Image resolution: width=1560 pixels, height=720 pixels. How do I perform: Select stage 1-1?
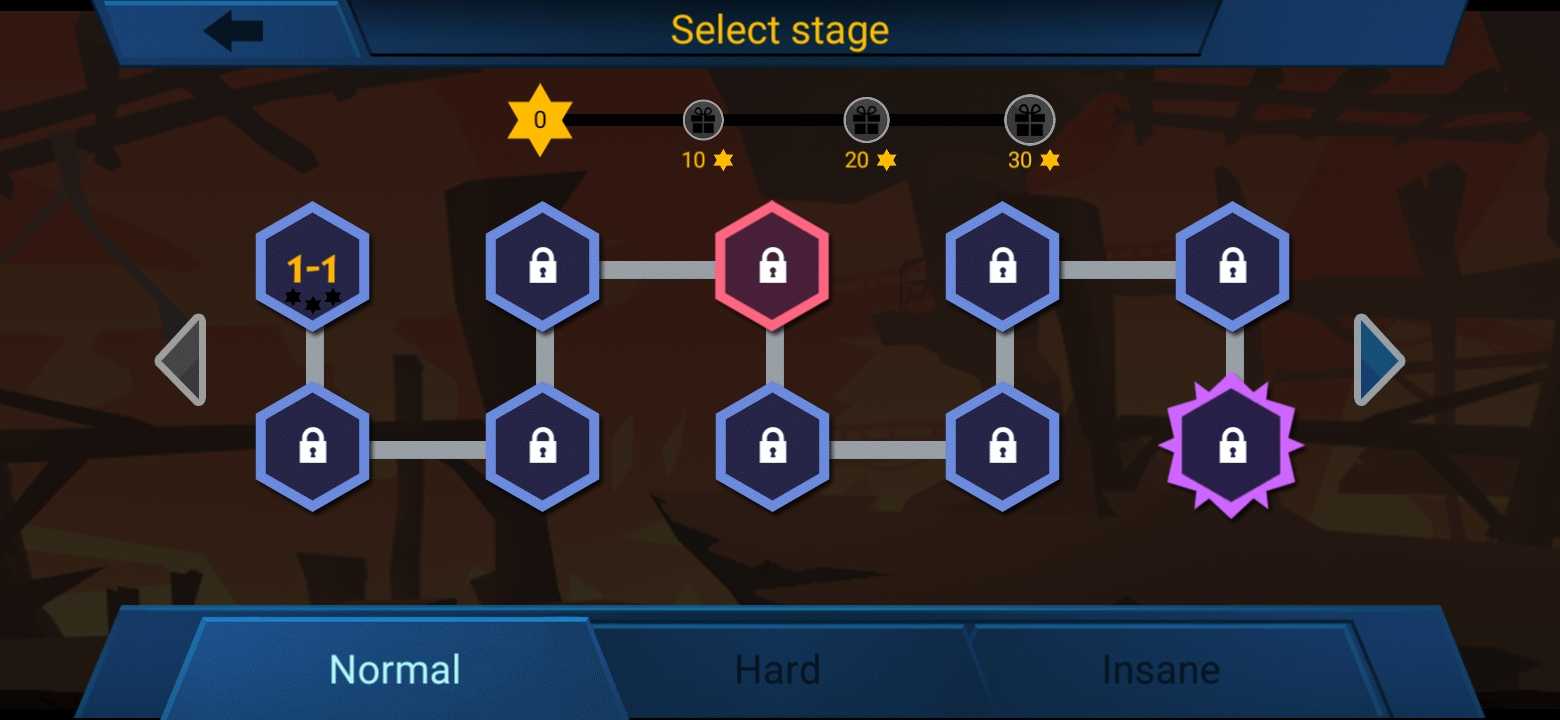pyautogui.click(x=312, y=268)
